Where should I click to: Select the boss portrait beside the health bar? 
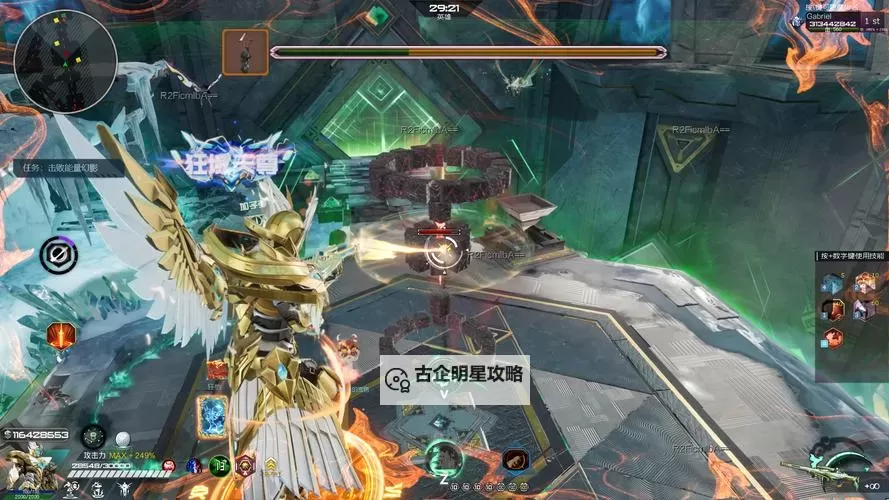coord(245,52)
